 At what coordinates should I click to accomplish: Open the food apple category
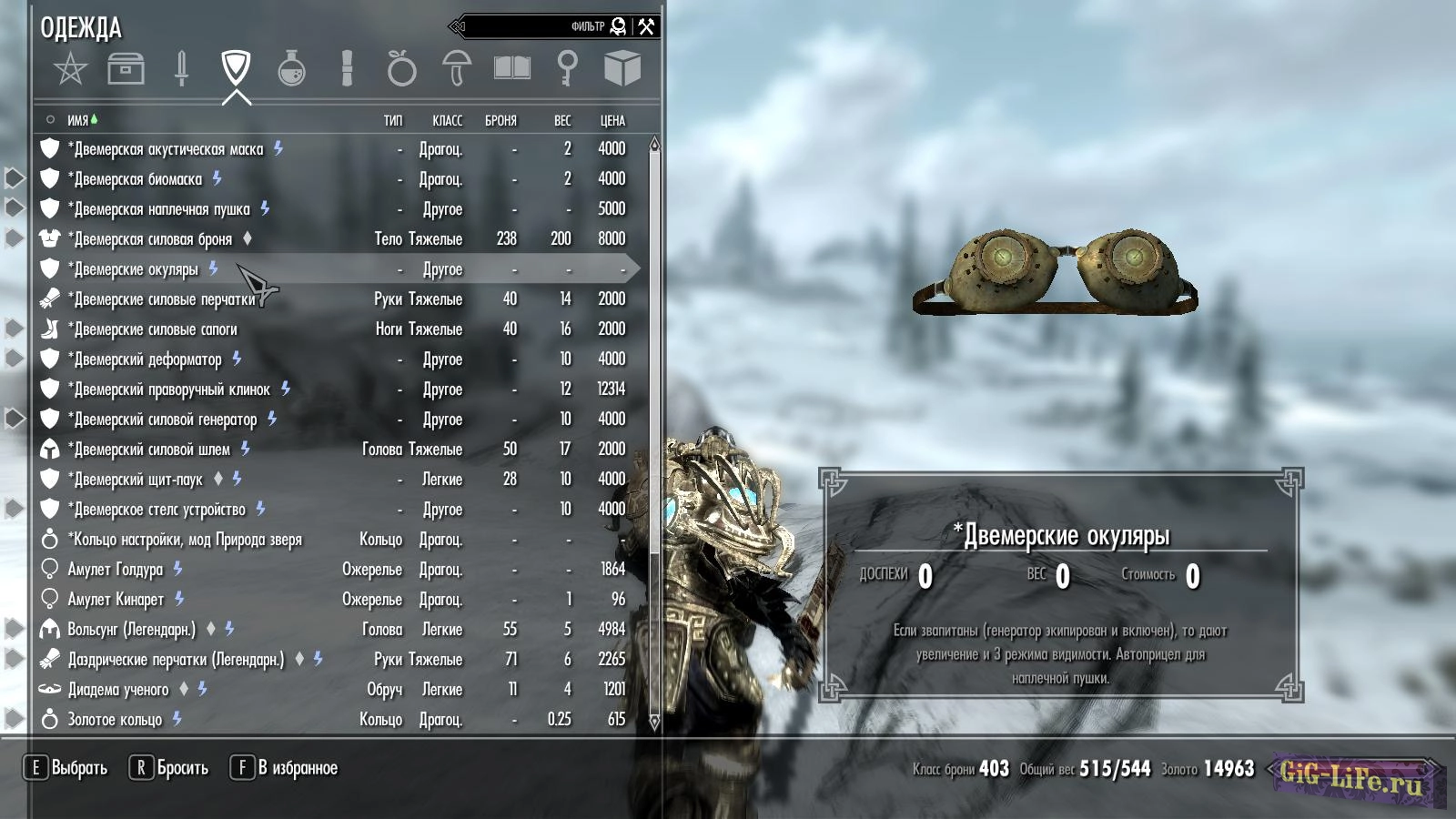(x=401, y=69)
